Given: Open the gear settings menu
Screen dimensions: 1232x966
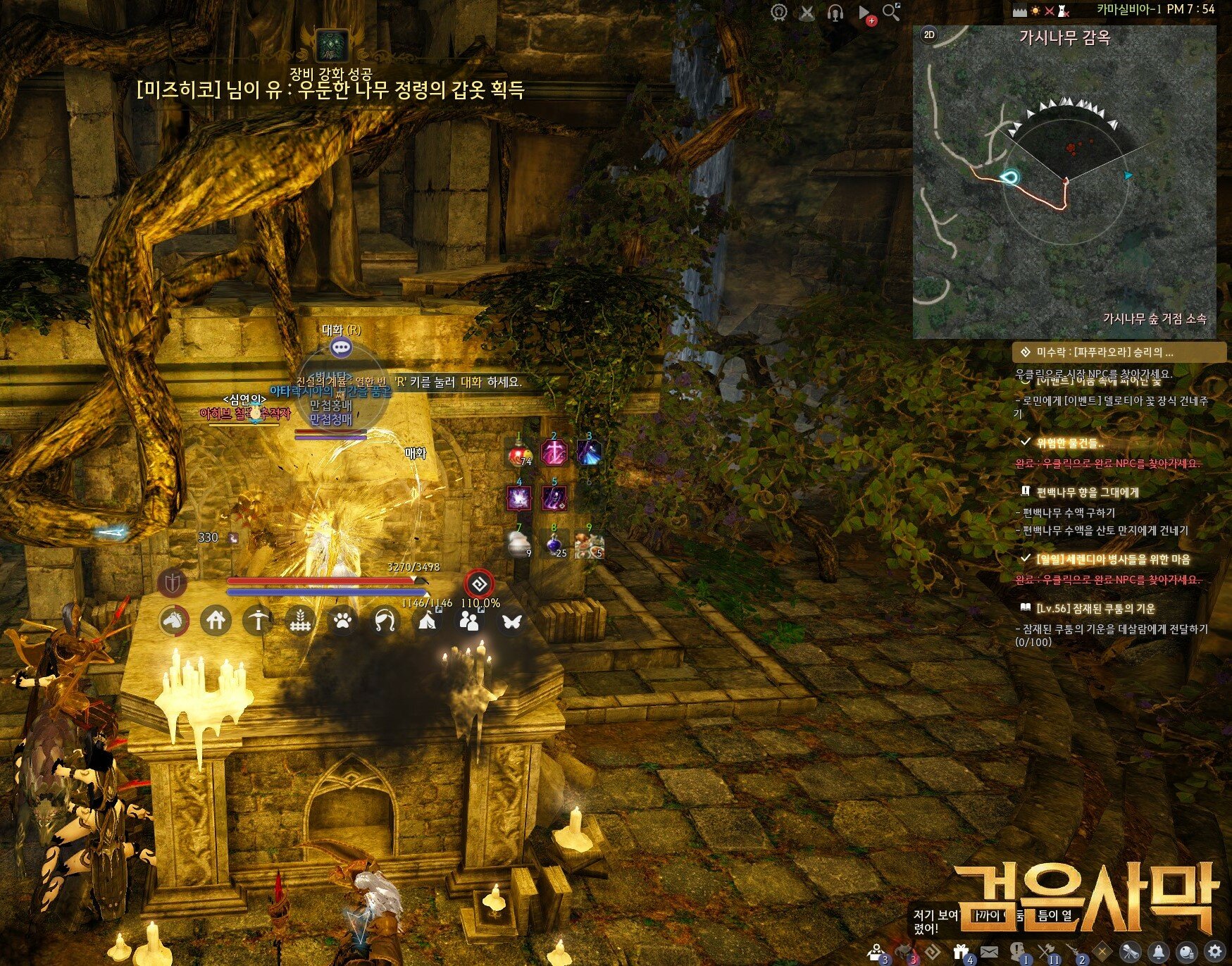Looking at the screenshot, I should pyautogui.click(x=1214, y=951).
